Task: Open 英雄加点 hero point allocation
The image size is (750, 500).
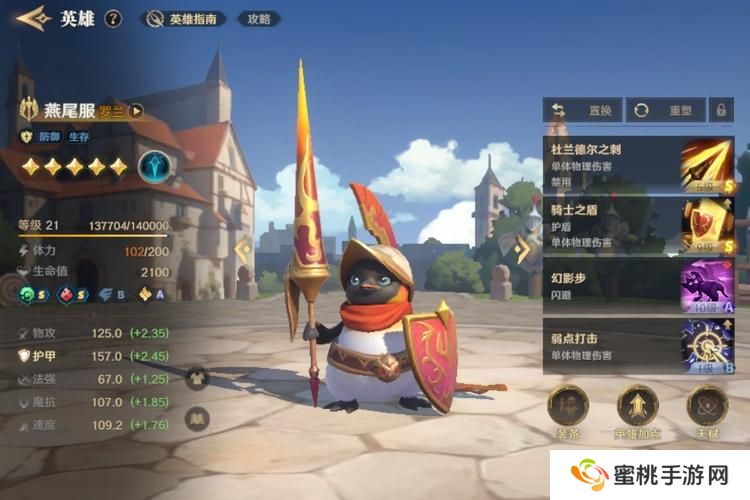Action: pos(637,410)
